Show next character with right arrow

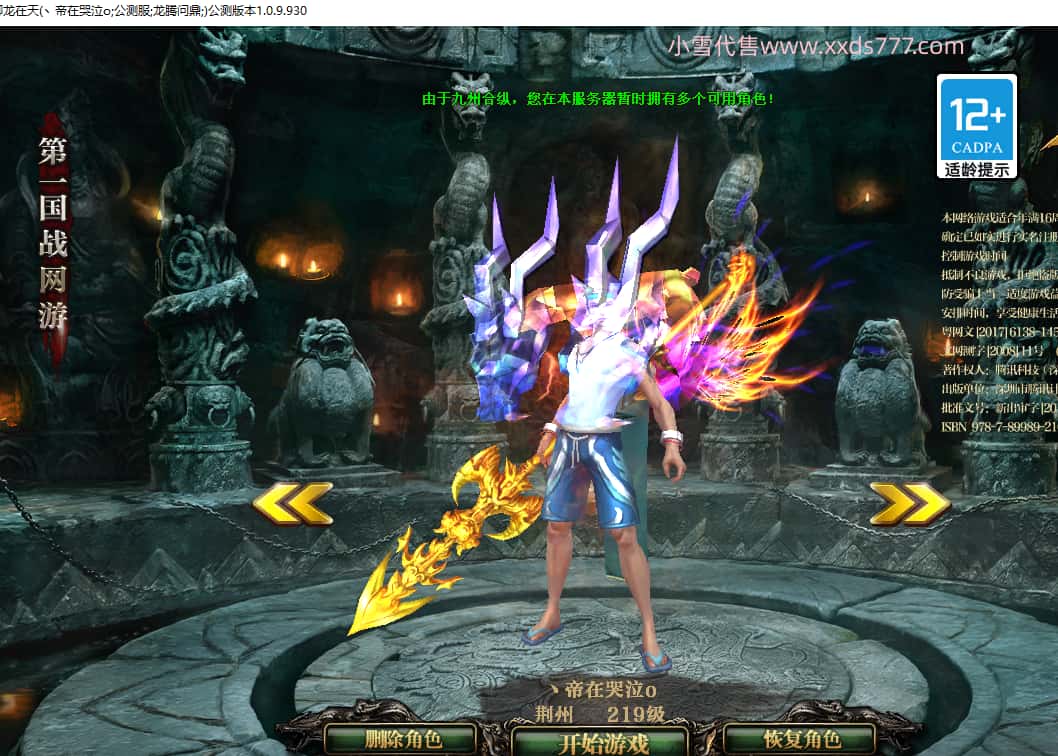[909, 503]
